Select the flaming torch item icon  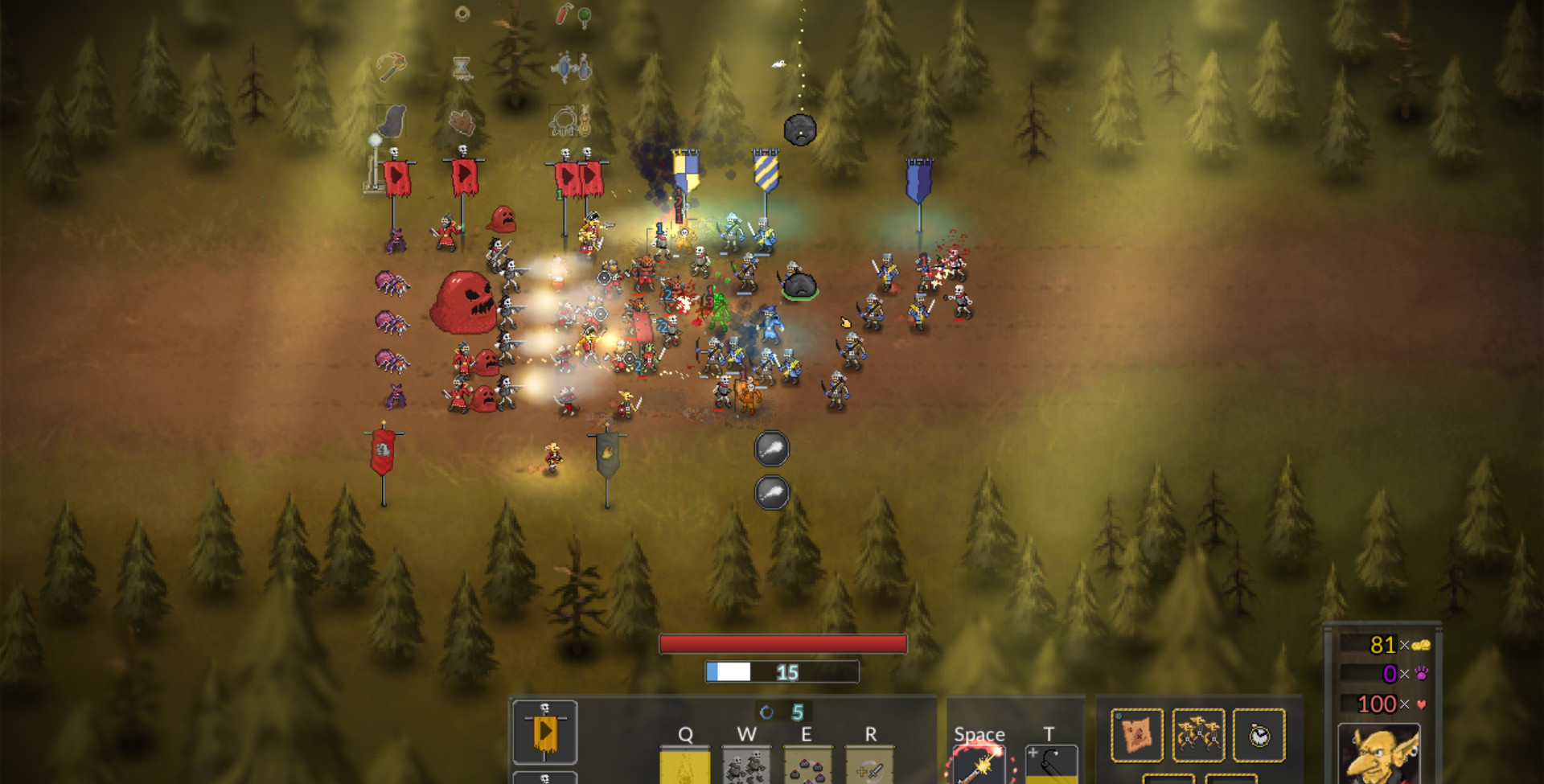tap(392, 66)
